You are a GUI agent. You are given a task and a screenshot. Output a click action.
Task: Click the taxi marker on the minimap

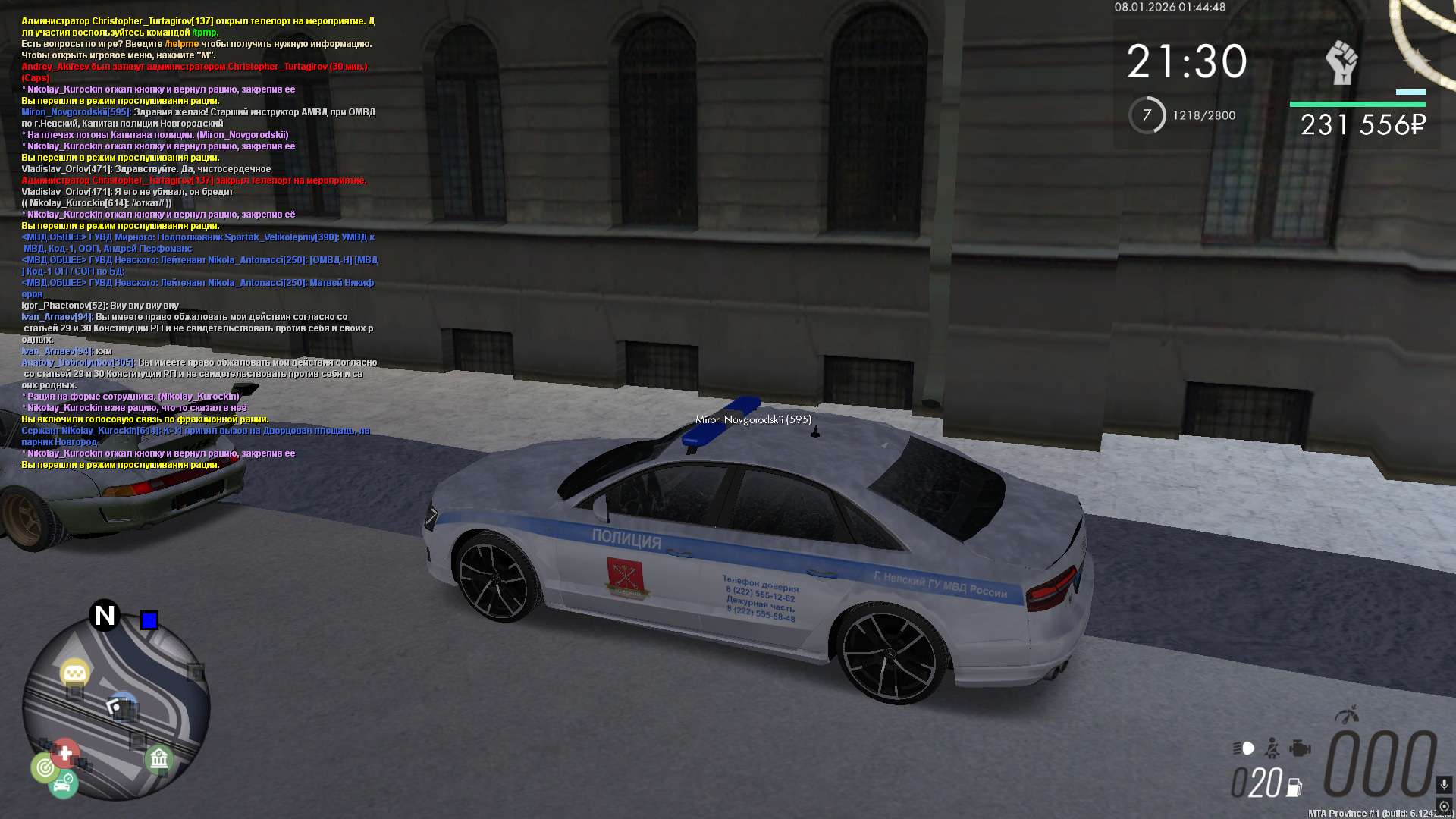[74, 673]
